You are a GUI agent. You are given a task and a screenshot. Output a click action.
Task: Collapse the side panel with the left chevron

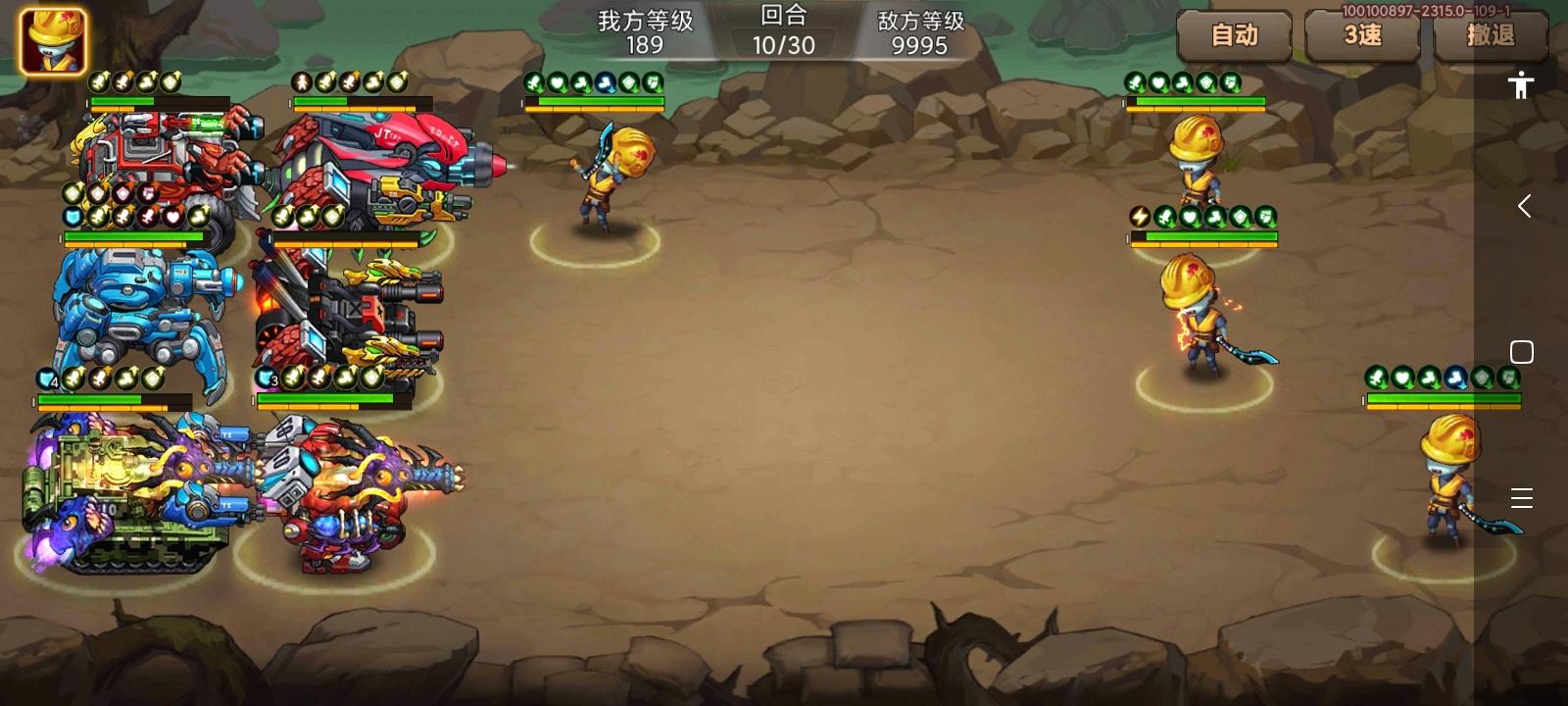click(x=1525, y=206)
